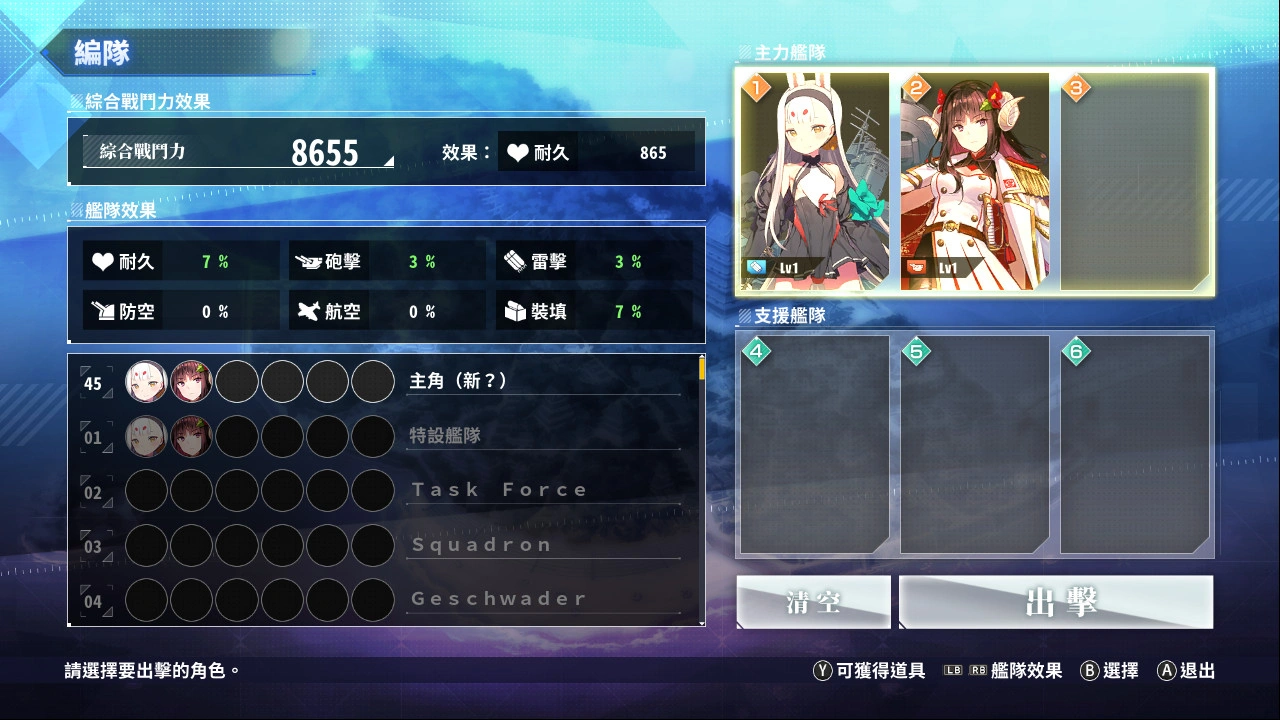Select the horned brunette ship card

[x=975, y=181]
